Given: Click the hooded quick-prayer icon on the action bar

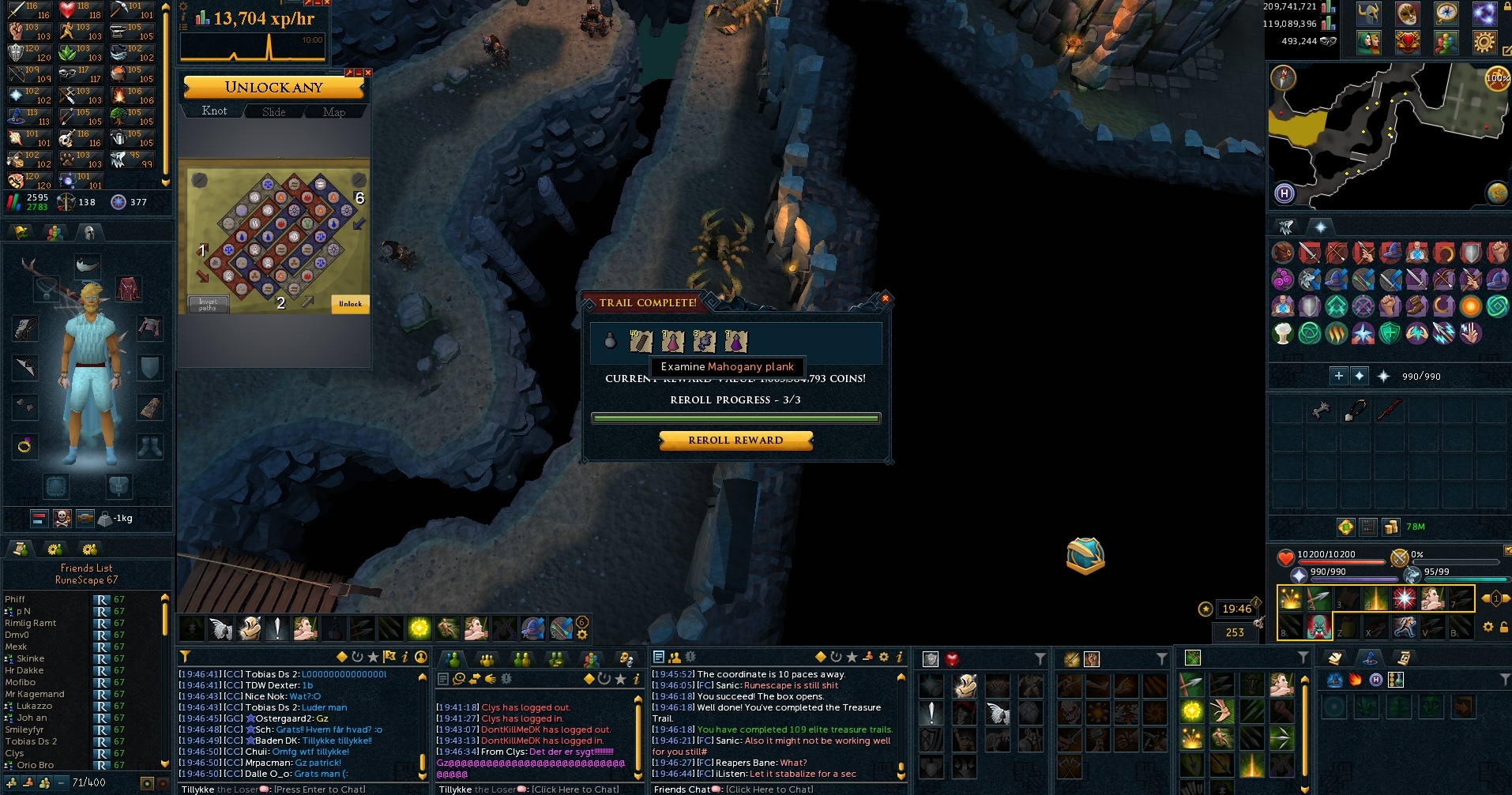Looking at the screenshot, I should 250,628.
